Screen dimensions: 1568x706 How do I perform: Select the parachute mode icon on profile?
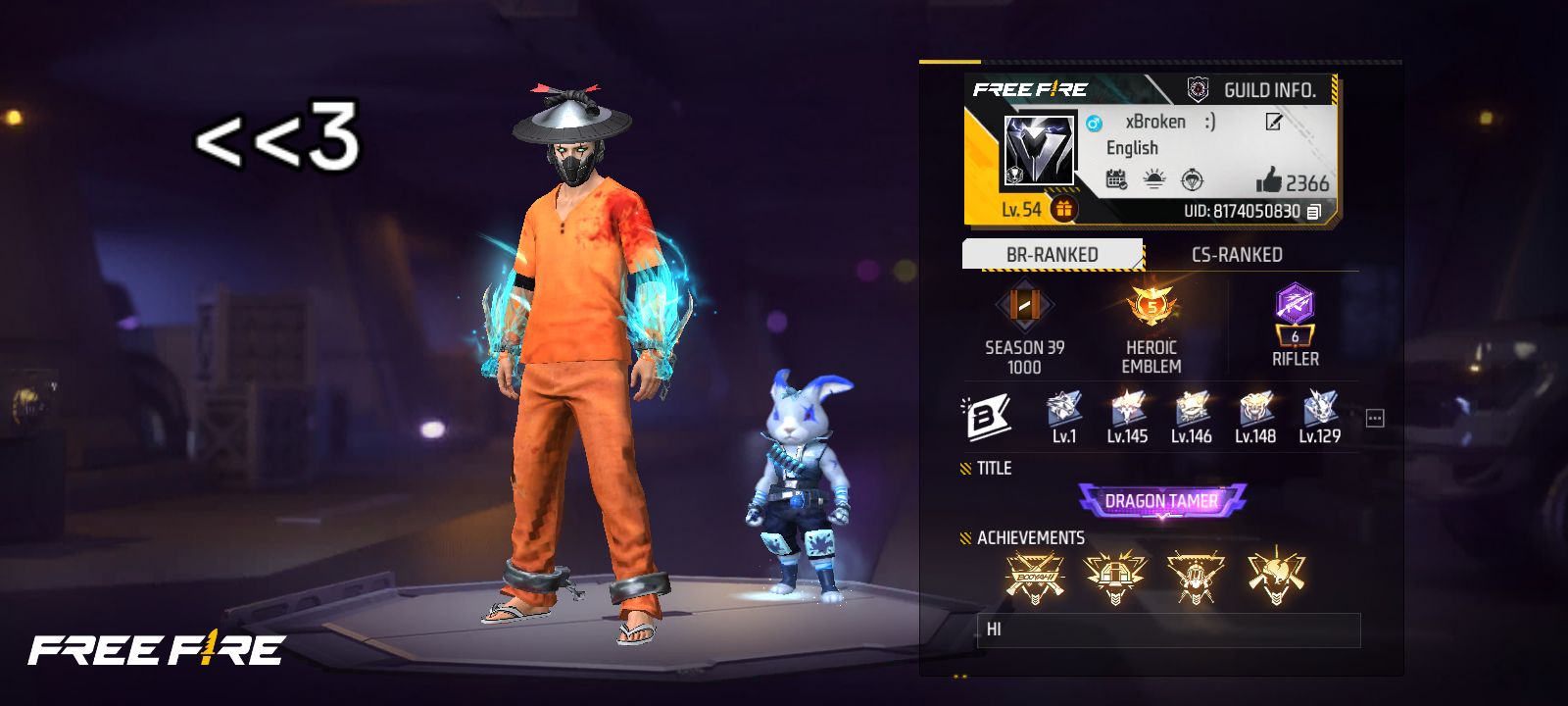click(1192, 179)
